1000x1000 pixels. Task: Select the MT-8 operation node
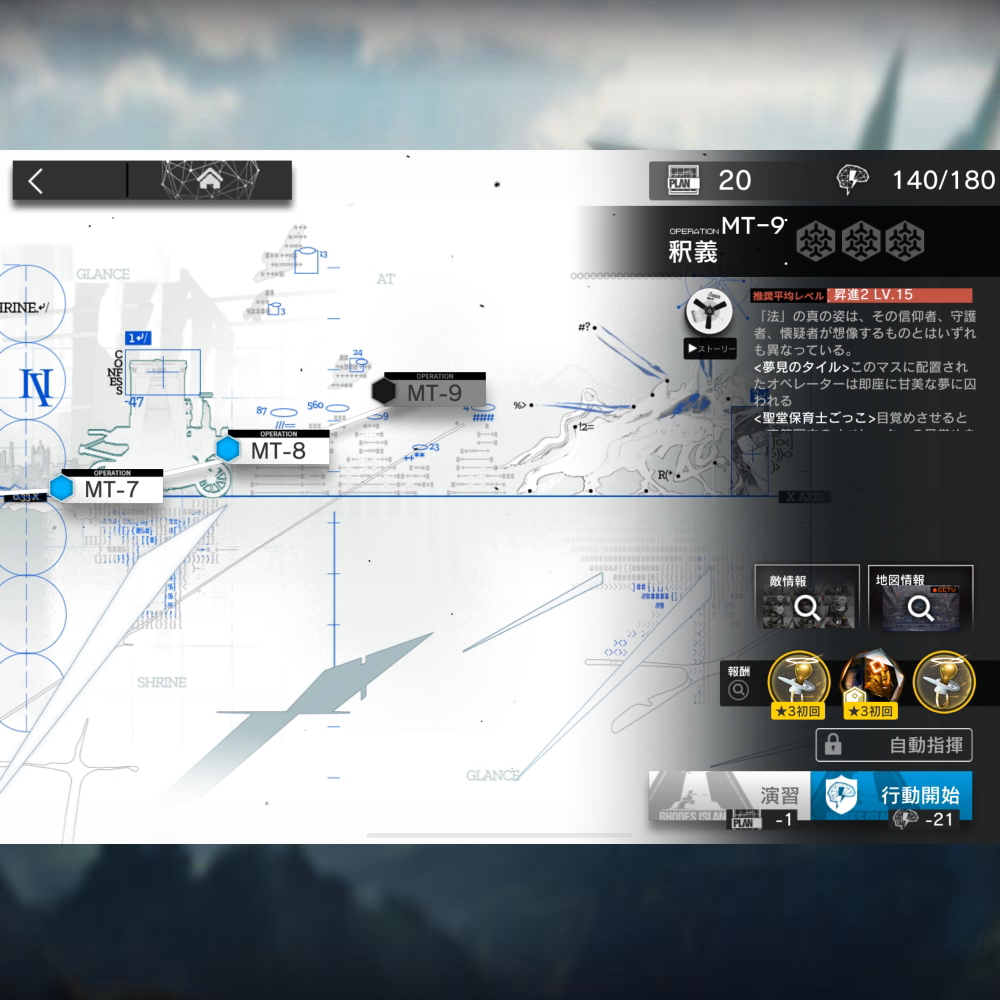[x=277, y=449]
